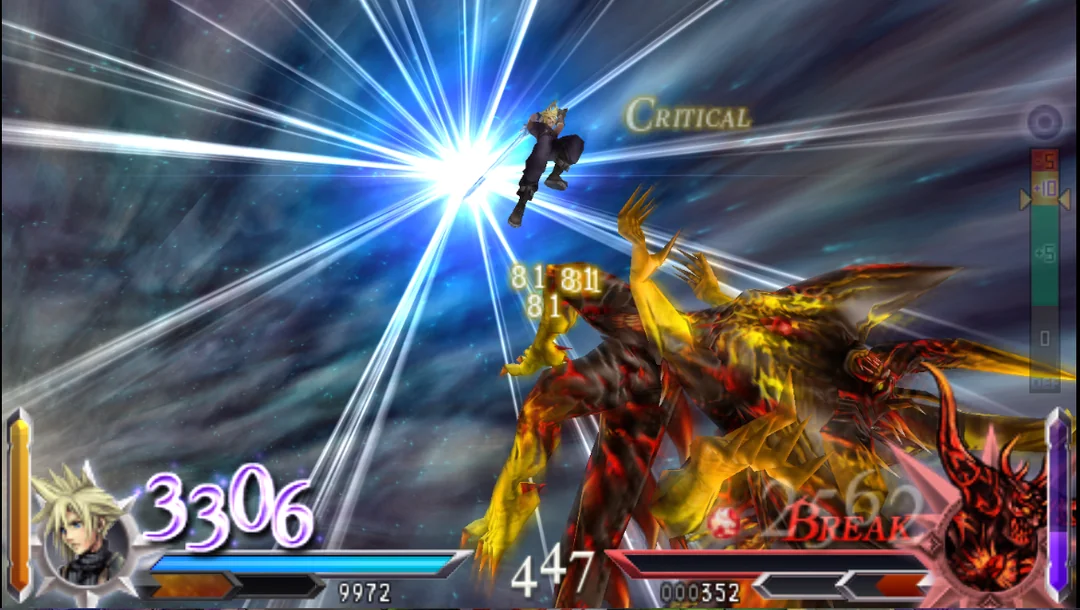1080x610 pixels.
Task: Activate the circular summon orb icon
Action: (x=1045, y=124)
